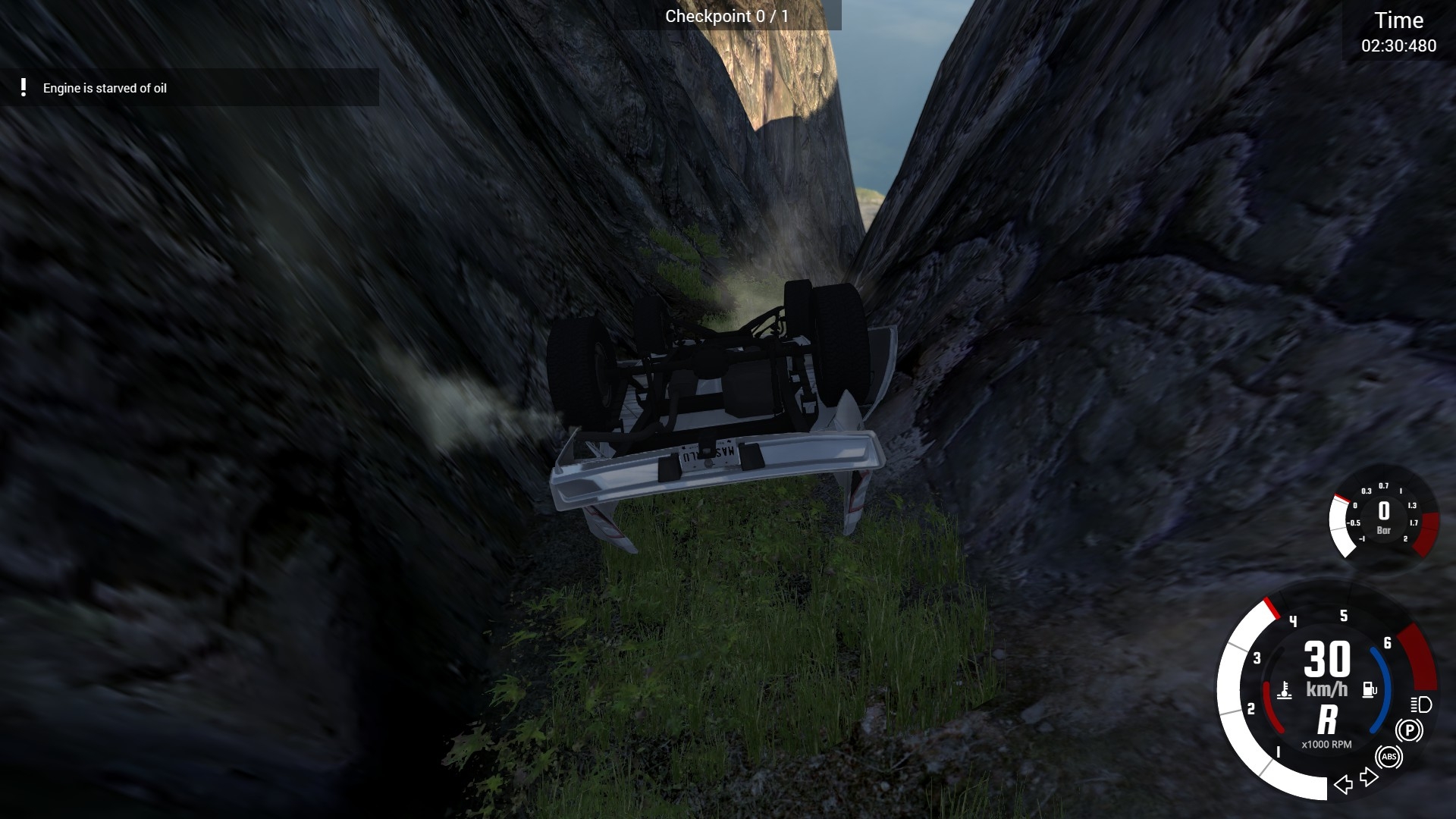Click the Bar label on the boost gauge
Viewport: 1456px width, 819px height.
1385,531
